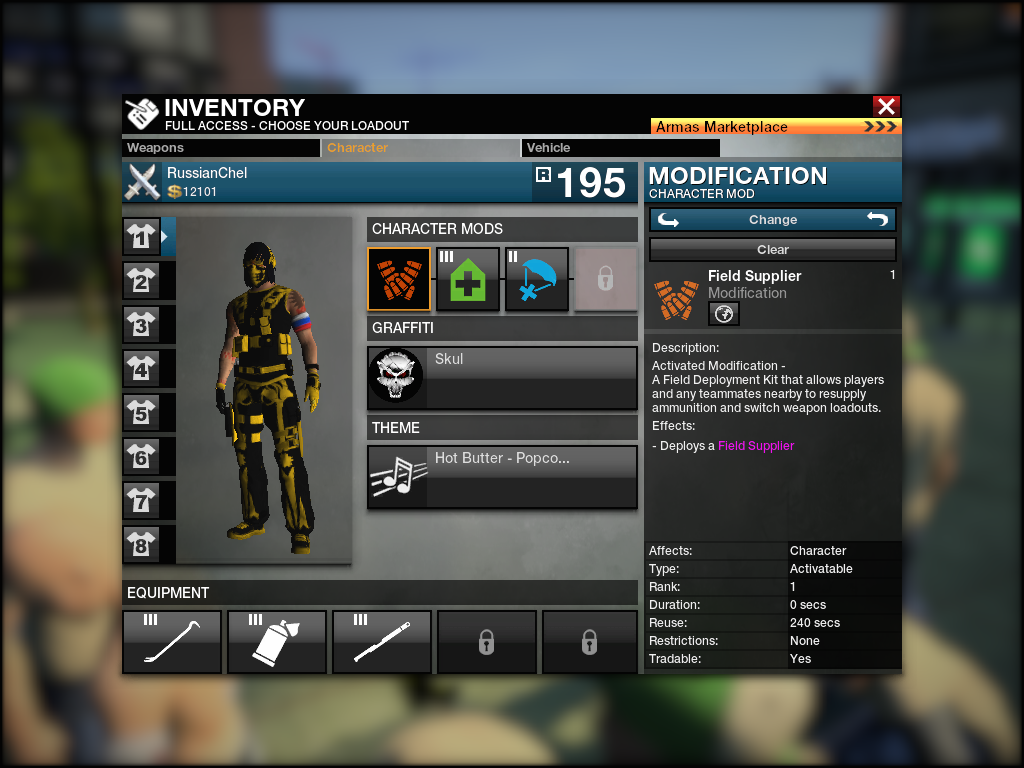
Task: Select the spray can equipment slot
Action: tap(277, 642)
